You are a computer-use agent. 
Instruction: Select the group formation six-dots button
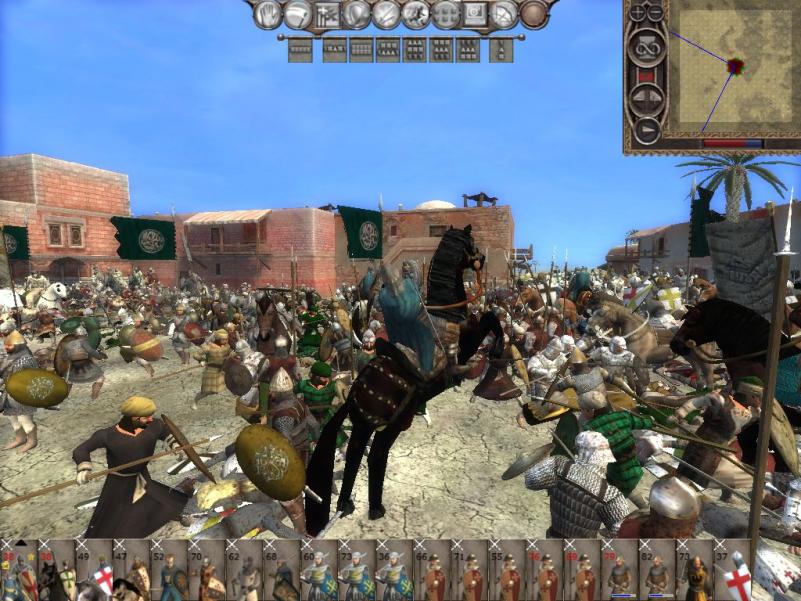point(445,14)
